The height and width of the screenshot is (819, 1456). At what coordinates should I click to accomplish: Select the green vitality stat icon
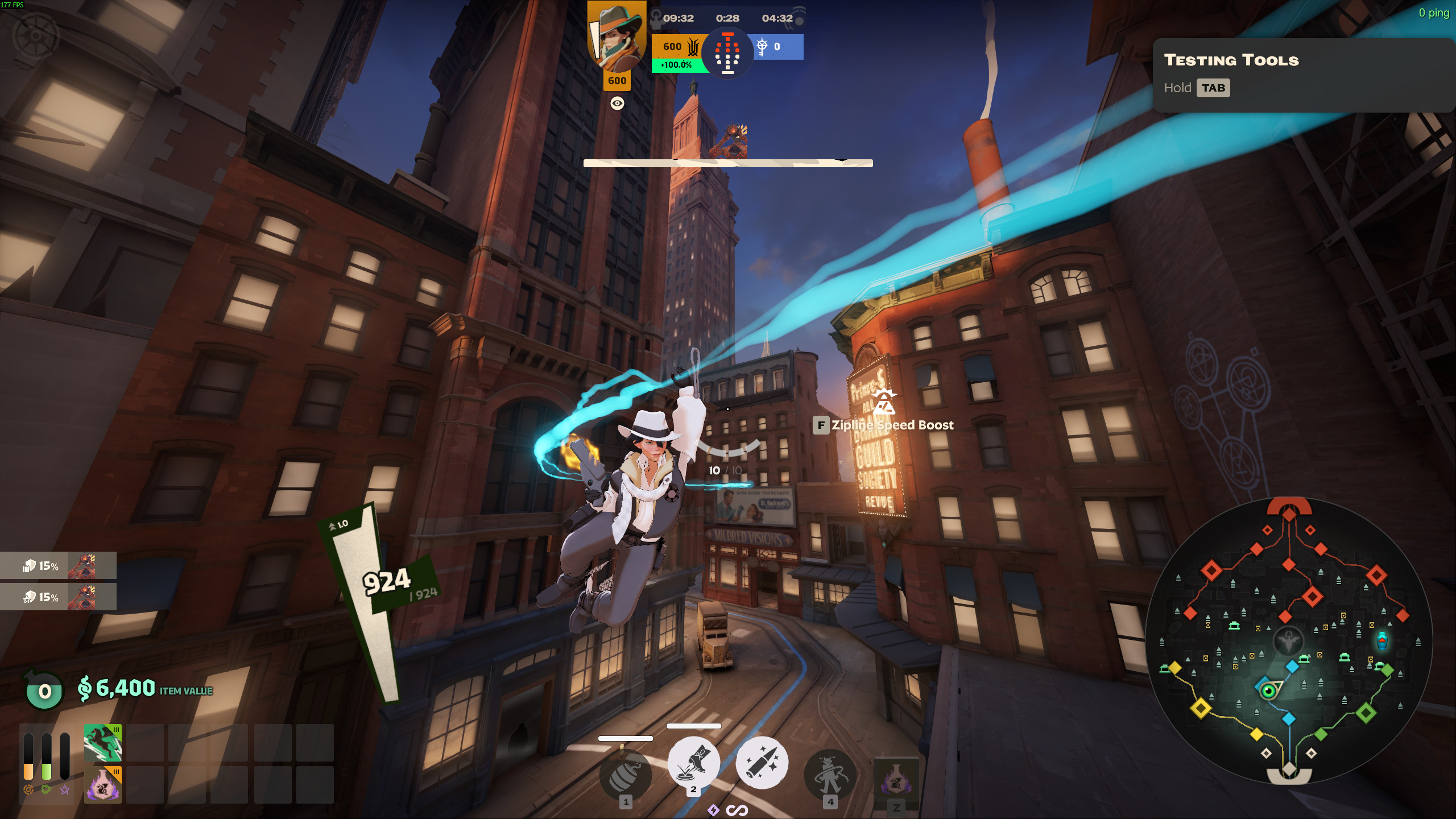tap(47, 789)
